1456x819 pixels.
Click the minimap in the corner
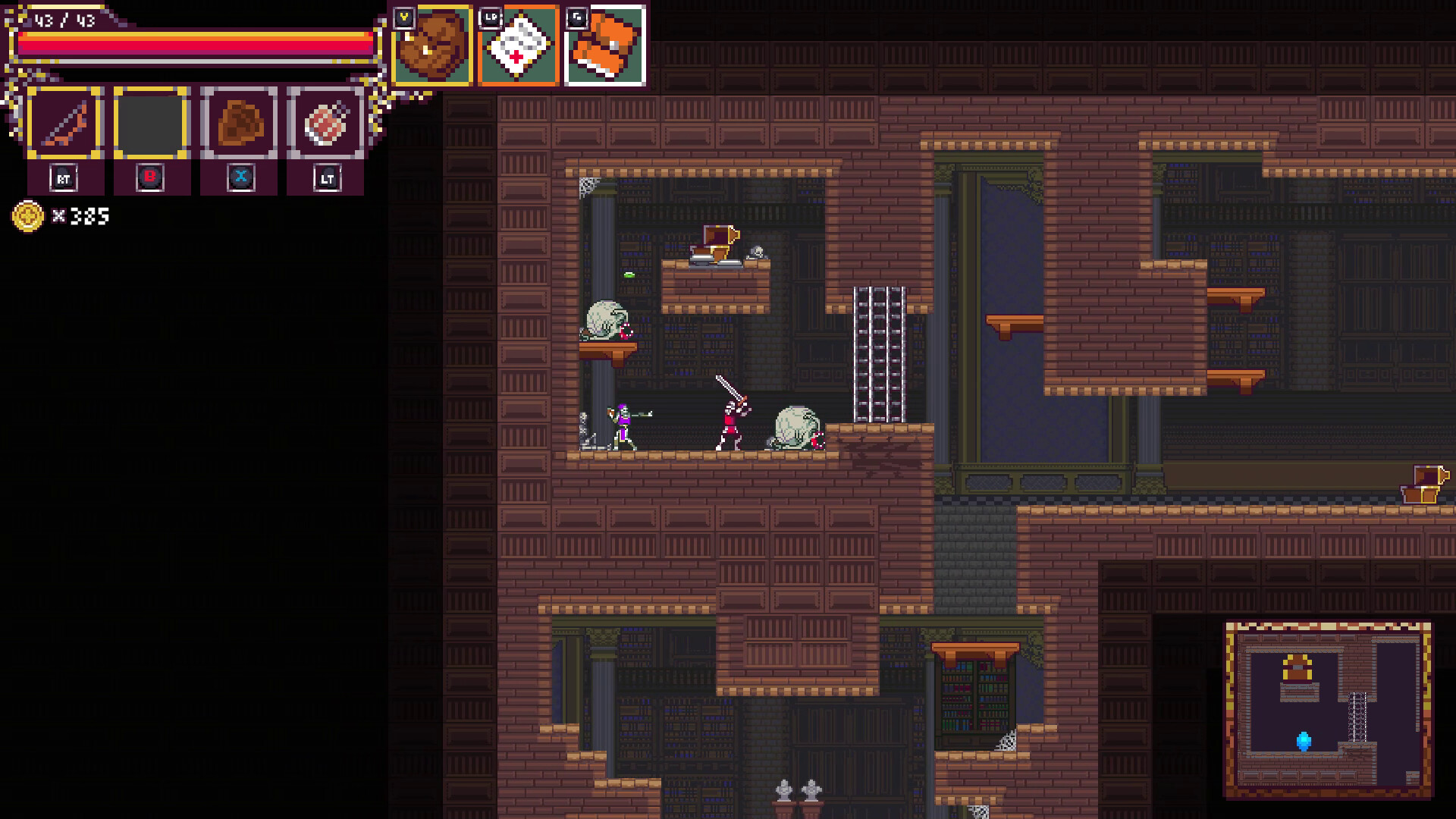1328,709
